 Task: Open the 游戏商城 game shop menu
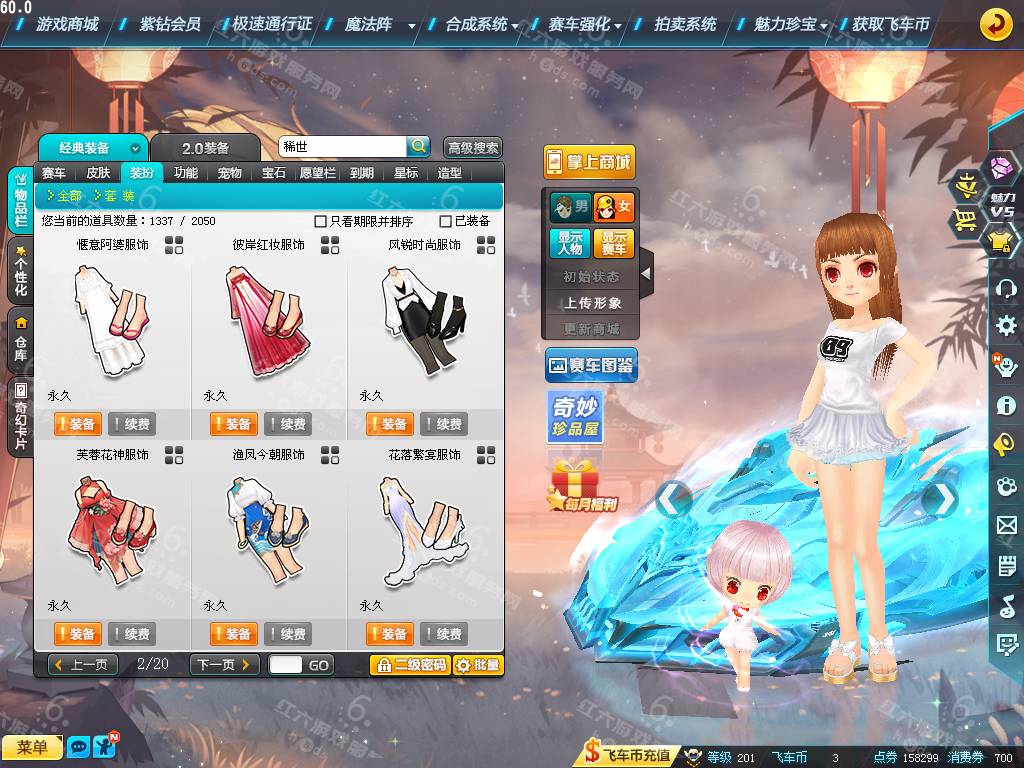[66, 24]
